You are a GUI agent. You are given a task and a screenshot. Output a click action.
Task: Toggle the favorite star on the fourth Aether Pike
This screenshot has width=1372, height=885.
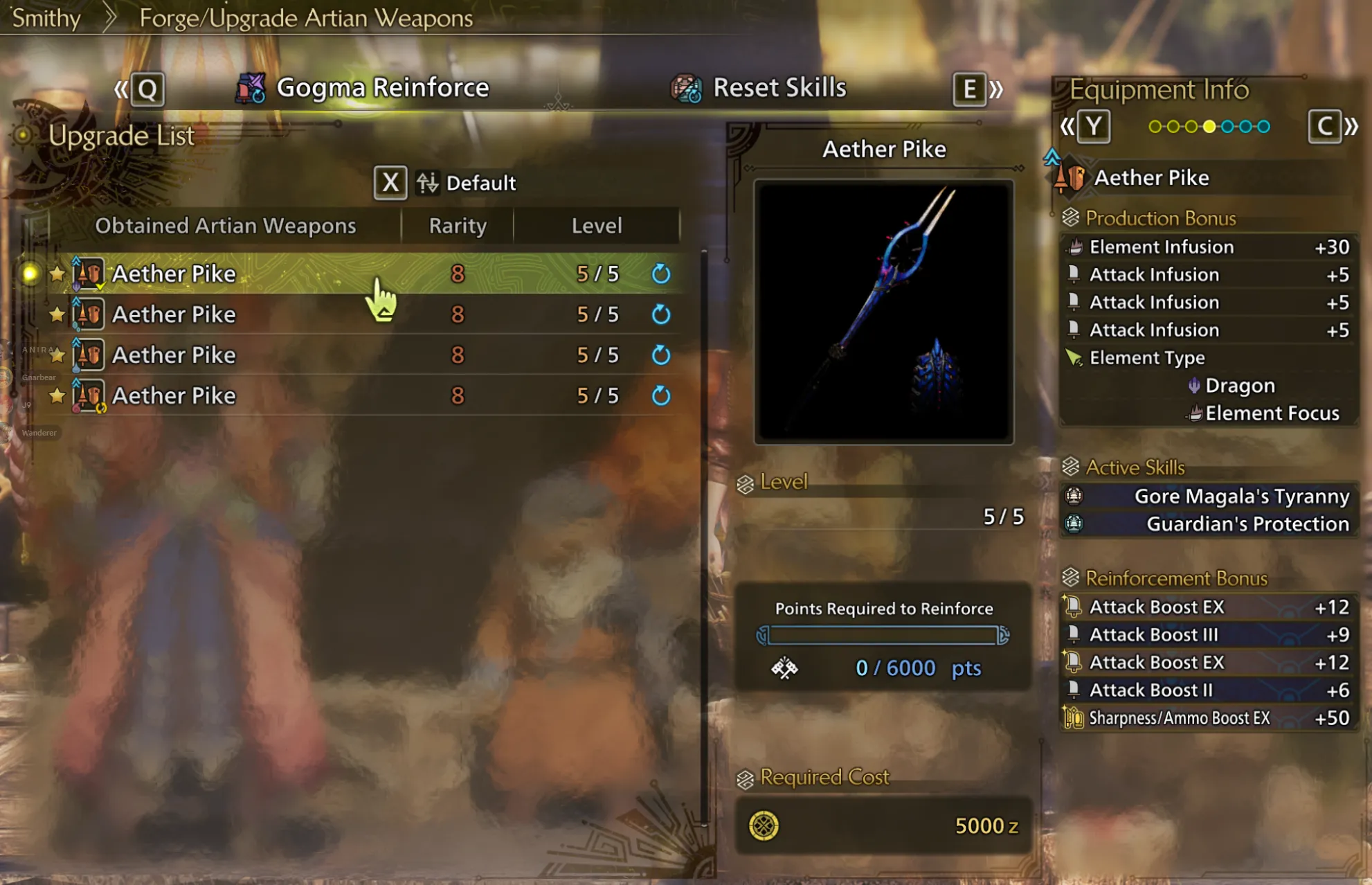(x=55, y=395)
